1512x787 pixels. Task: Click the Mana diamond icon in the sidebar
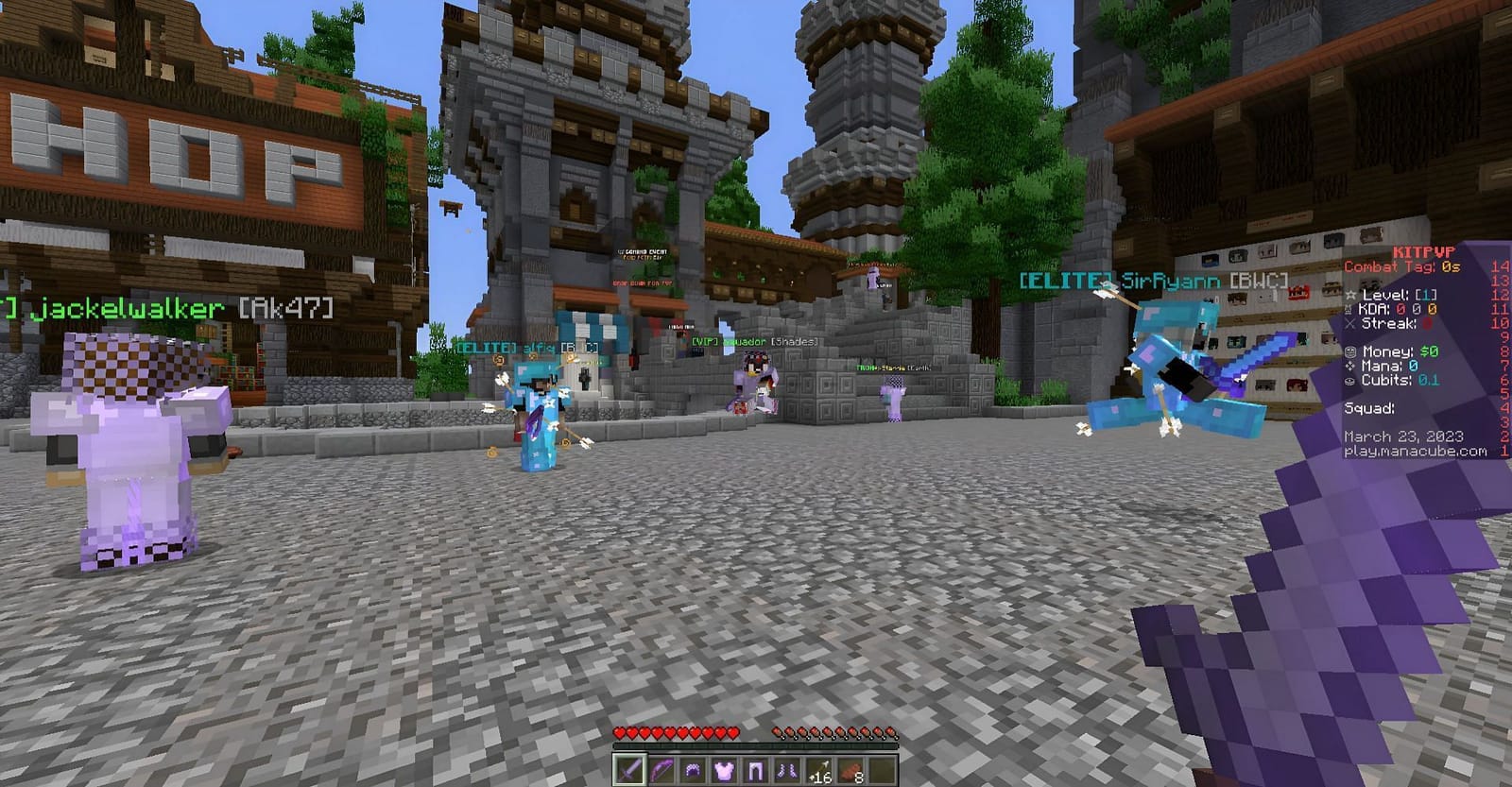point(1349,365)
